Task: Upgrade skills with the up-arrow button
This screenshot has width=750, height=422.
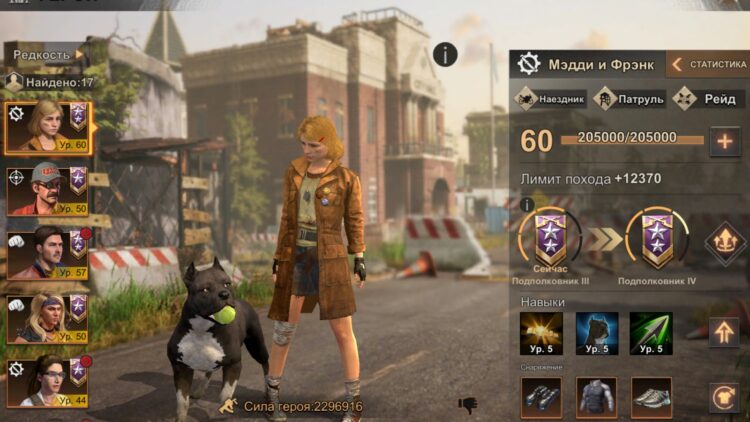Action: (x=723, y=332)
